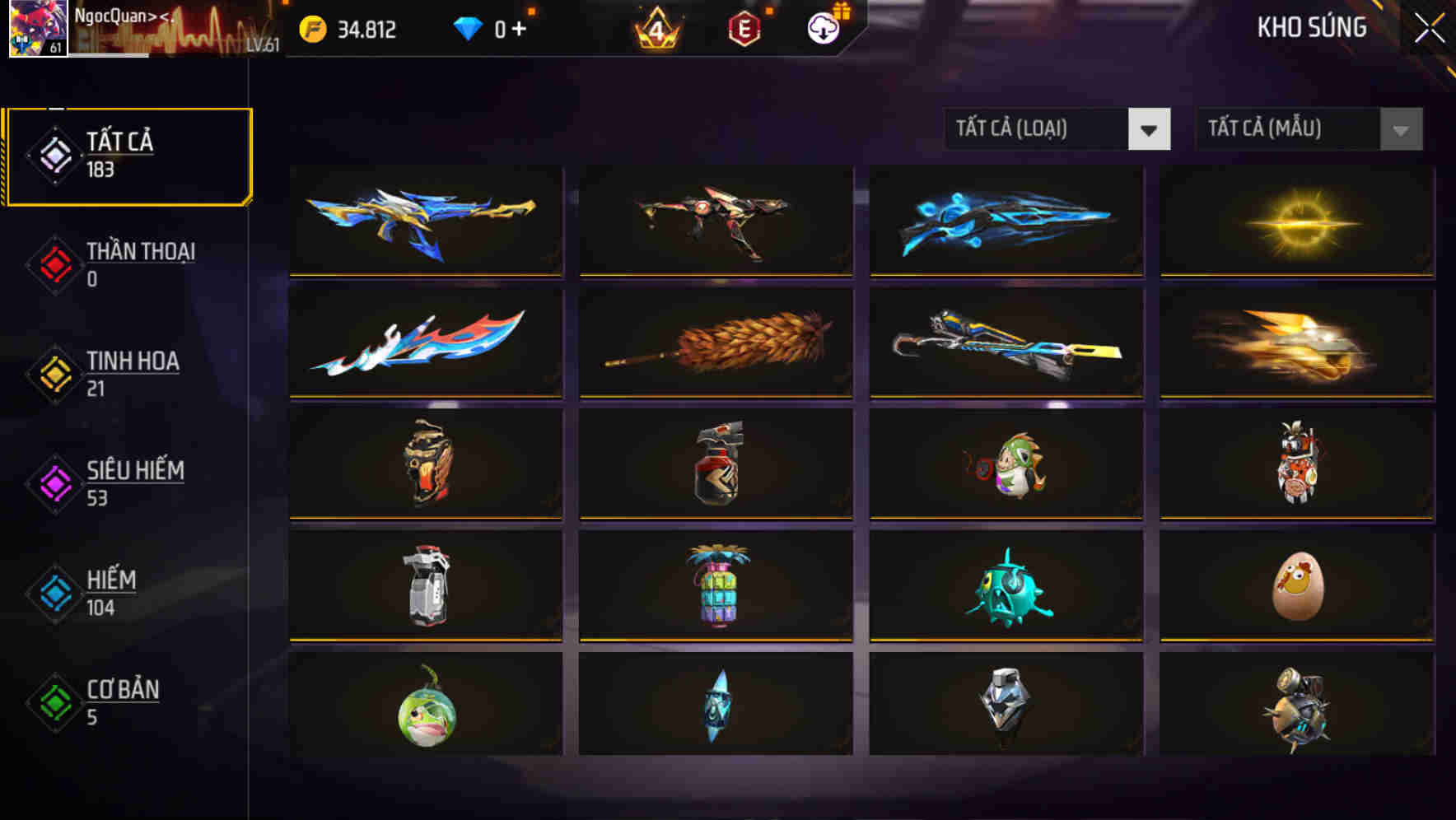Image resolution: width=1456 pixels, height=820 pixels.
Task: Select the blue dragon rifle skin thumbnail
Action: (425, 220)
